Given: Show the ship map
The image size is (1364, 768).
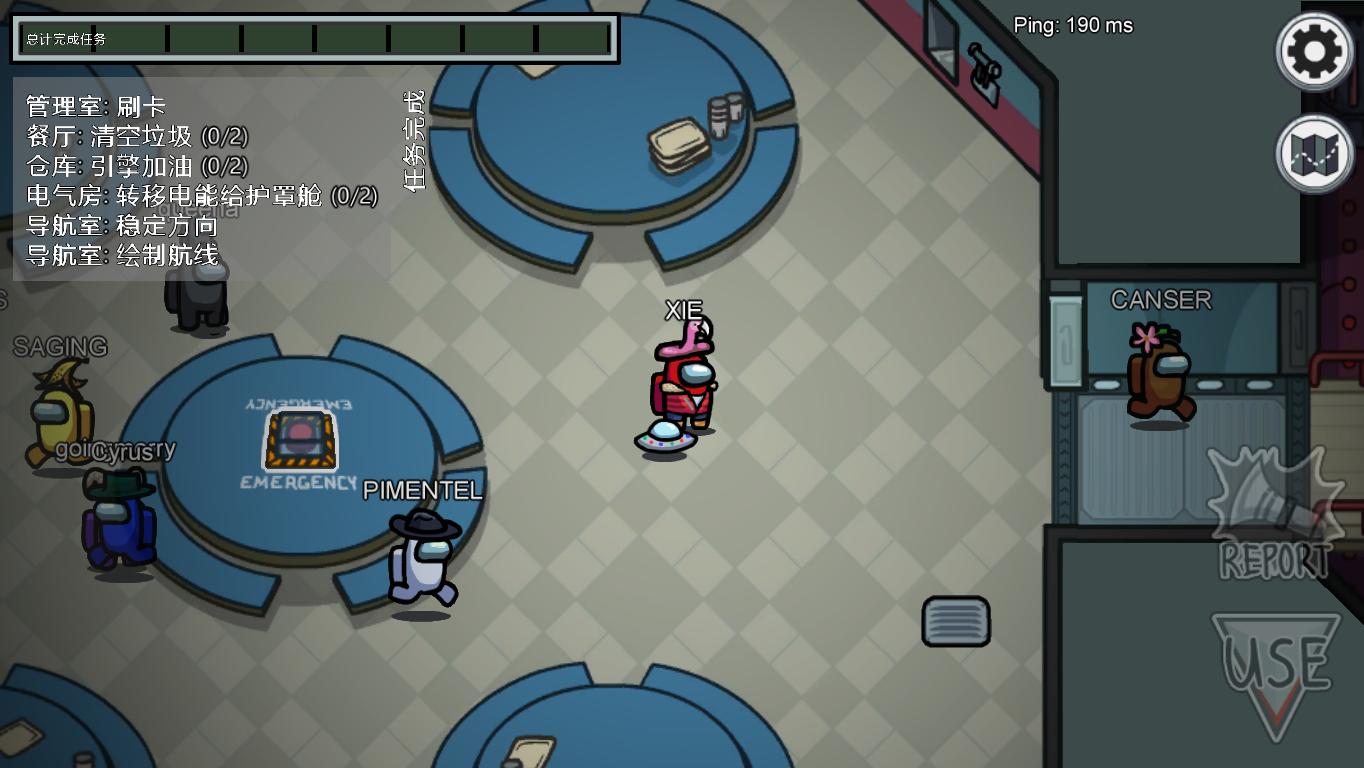Looking at the screenshot, I should pyautogui.click(x=1314, y=153).
